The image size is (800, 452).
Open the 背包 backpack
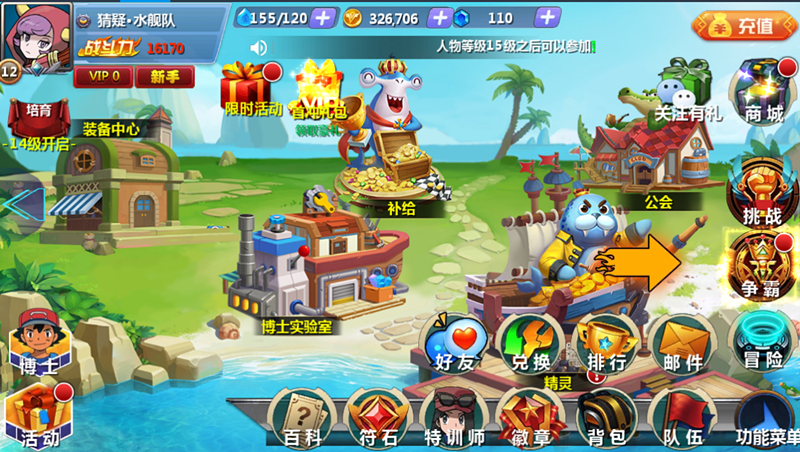606,418
